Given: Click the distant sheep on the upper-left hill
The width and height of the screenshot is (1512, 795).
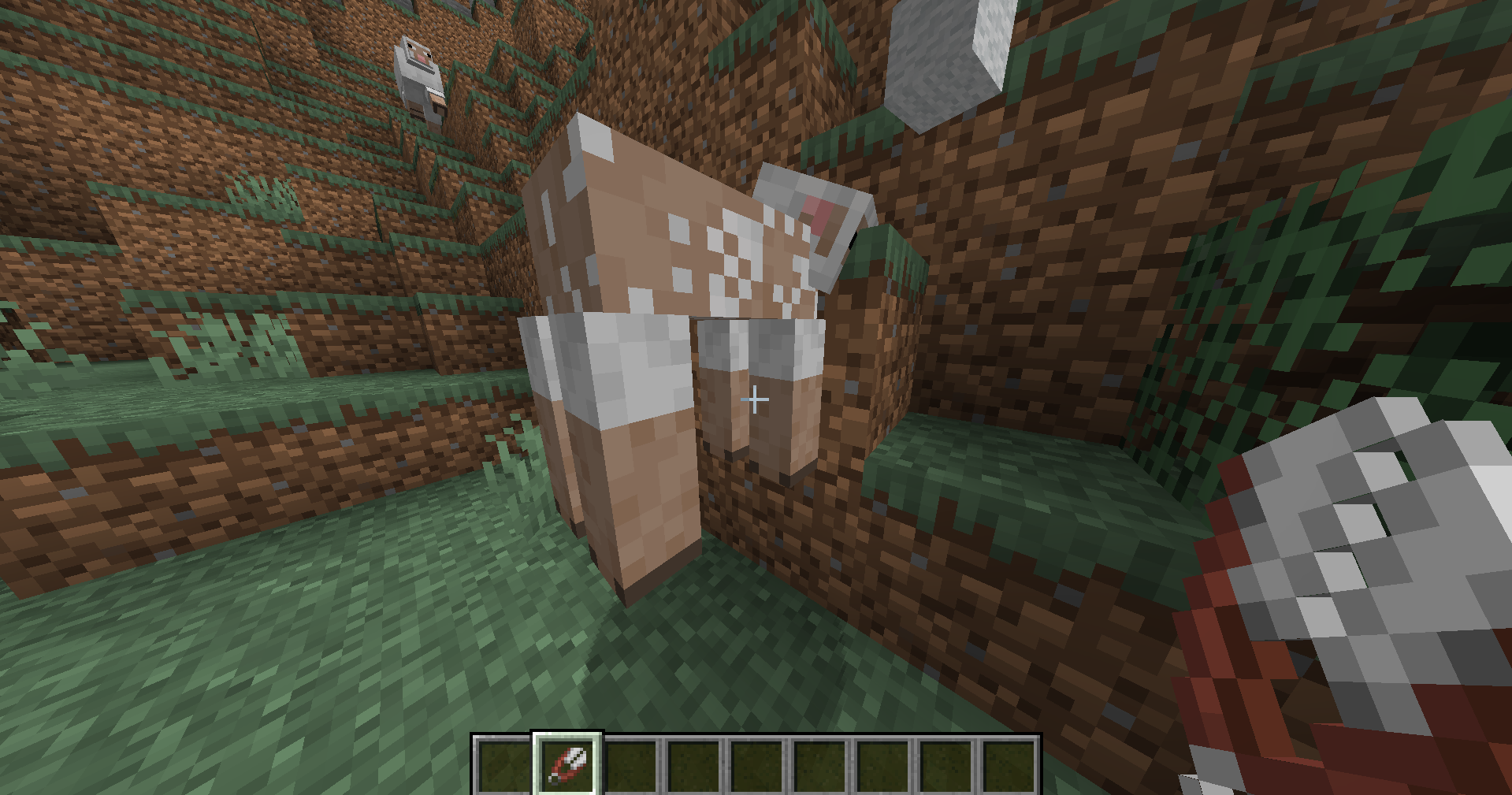Looking at the screenshot, I should (419, 79).
